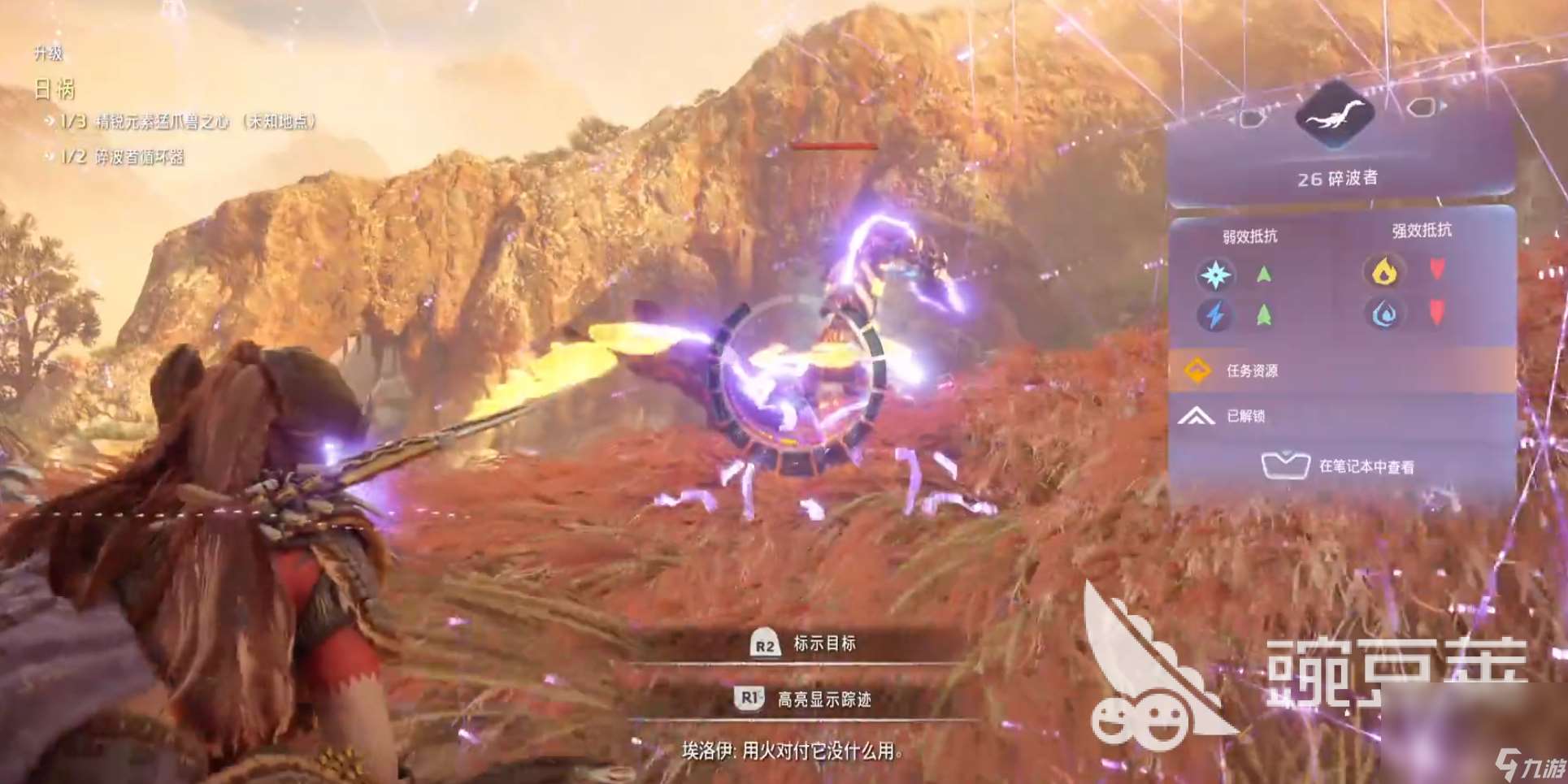Select the 碎波者循环器 objective
1568x784 pixels.
[x=124, y=157]
